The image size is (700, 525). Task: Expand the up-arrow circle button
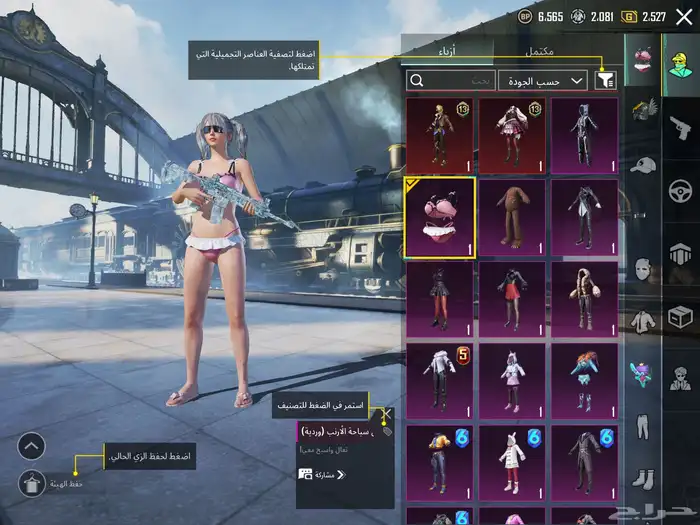(32, 446)
